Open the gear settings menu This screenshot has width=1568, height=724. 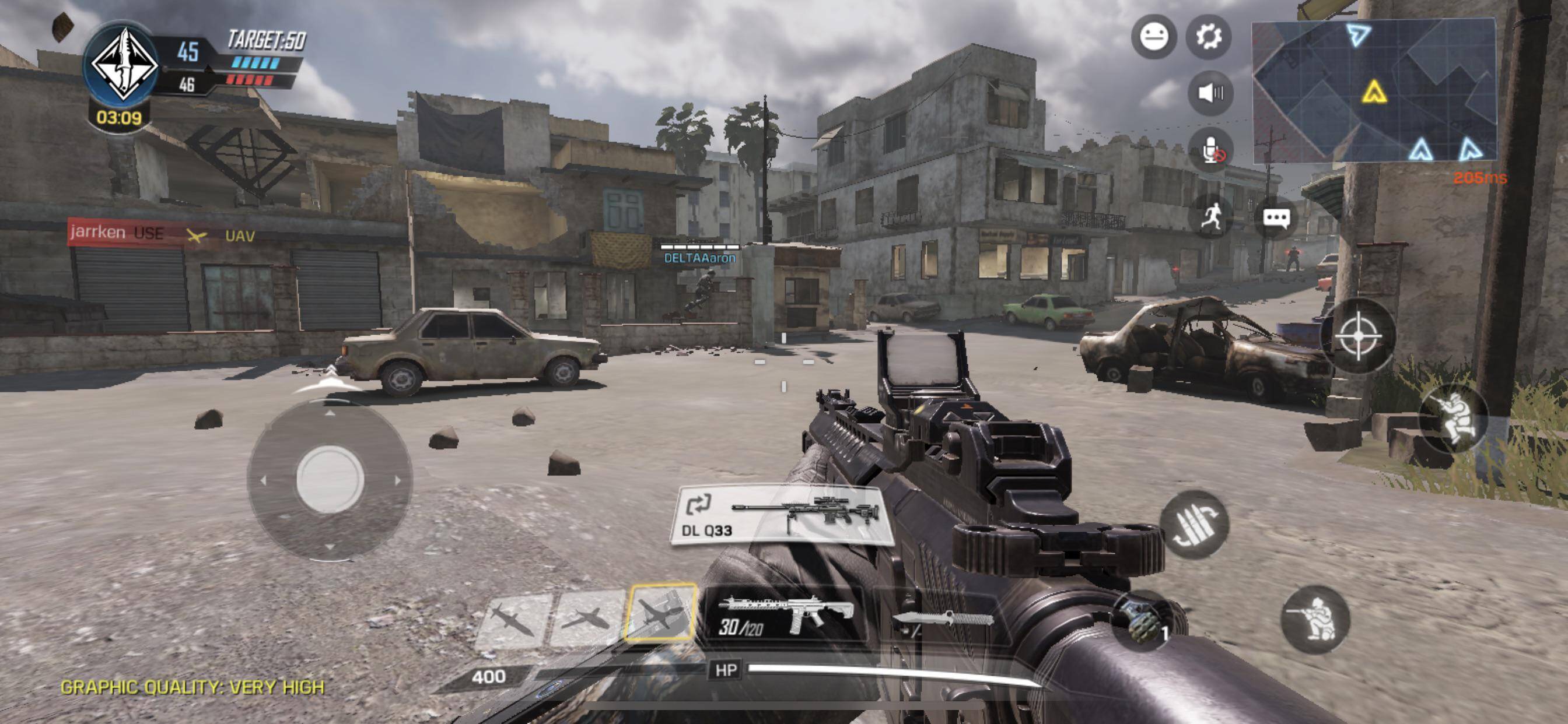1208,37
